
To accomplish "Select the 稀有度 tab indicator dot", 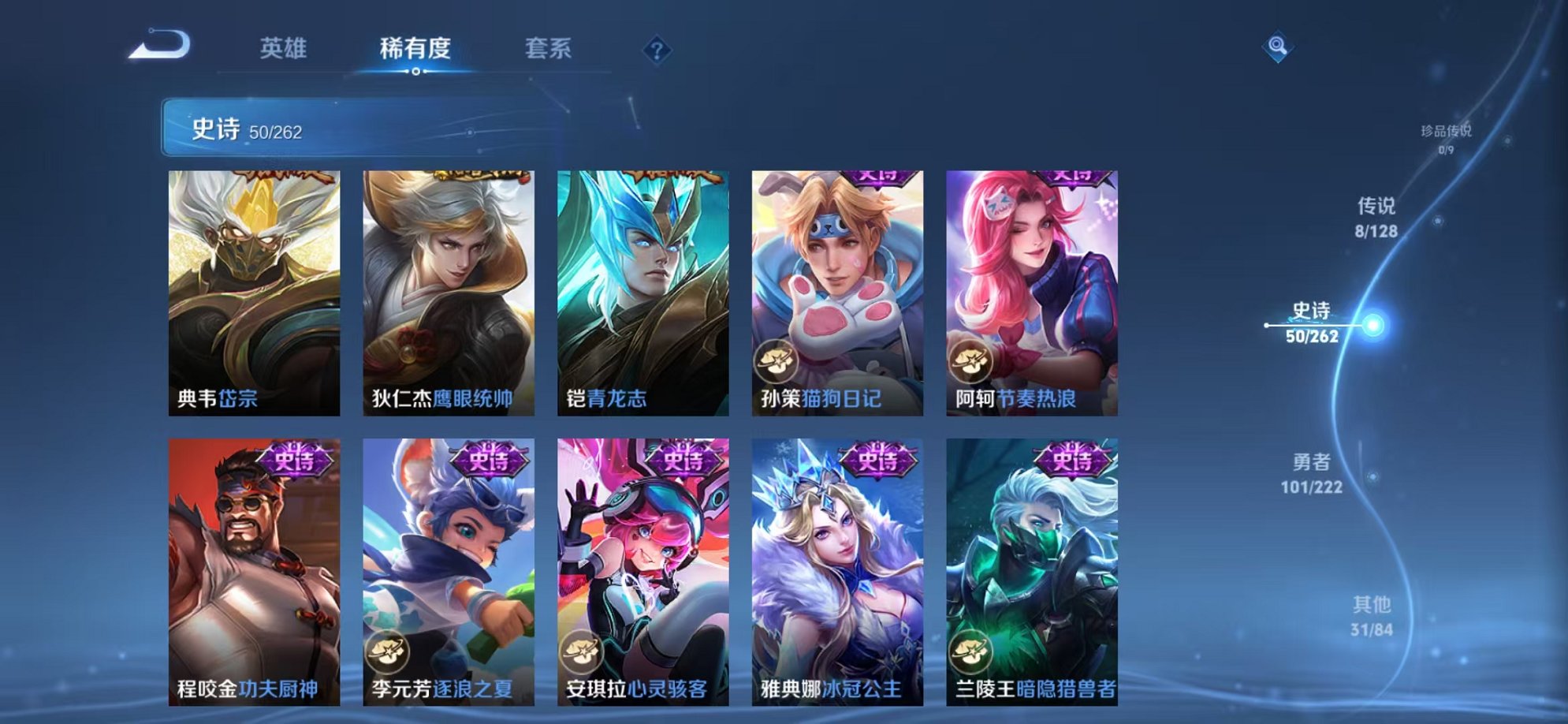I will coord(417,73).
